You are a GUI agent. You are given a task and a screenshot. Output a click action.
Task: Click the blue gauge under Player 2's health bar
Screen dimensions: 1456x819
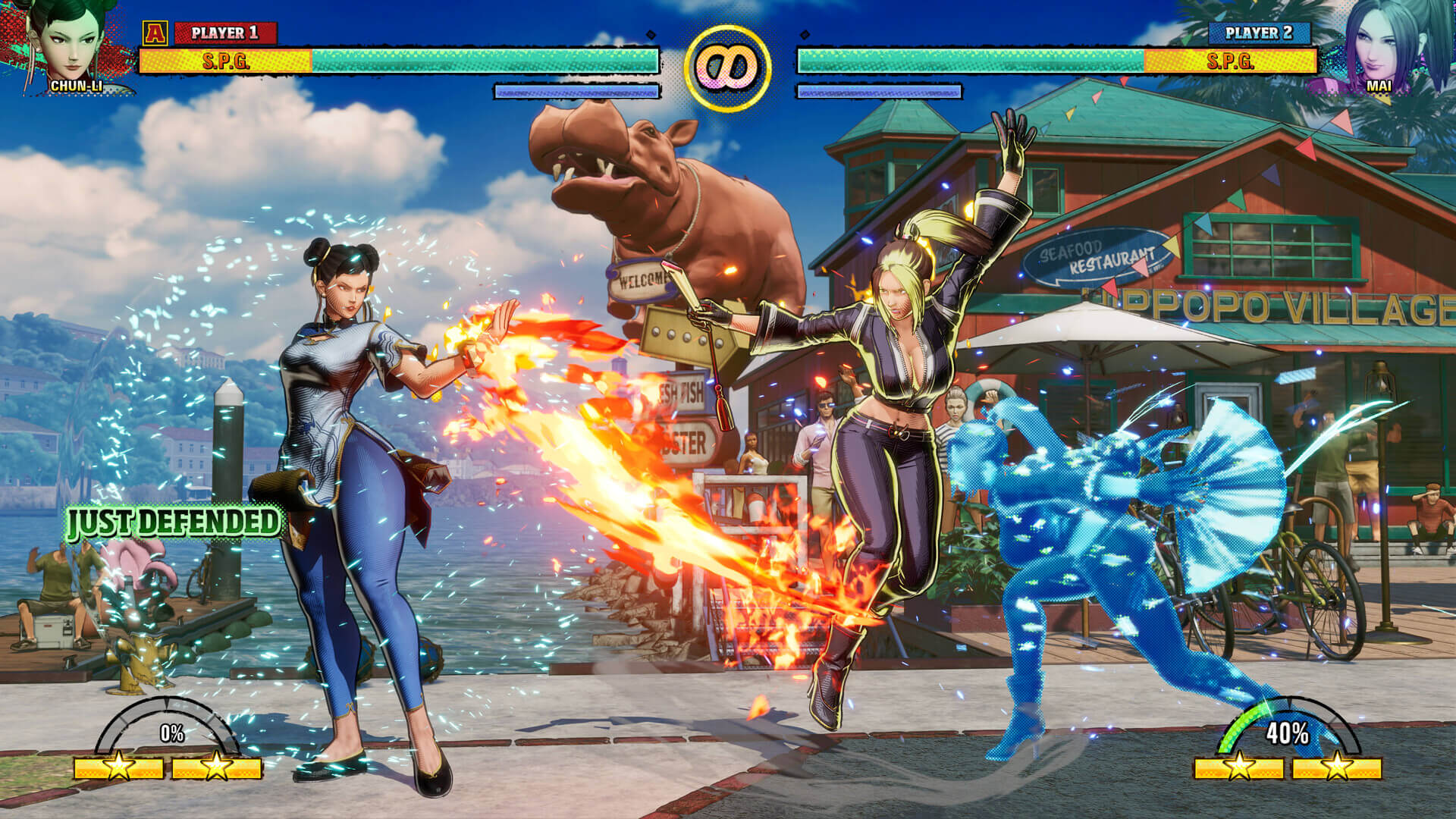[880, 91]
